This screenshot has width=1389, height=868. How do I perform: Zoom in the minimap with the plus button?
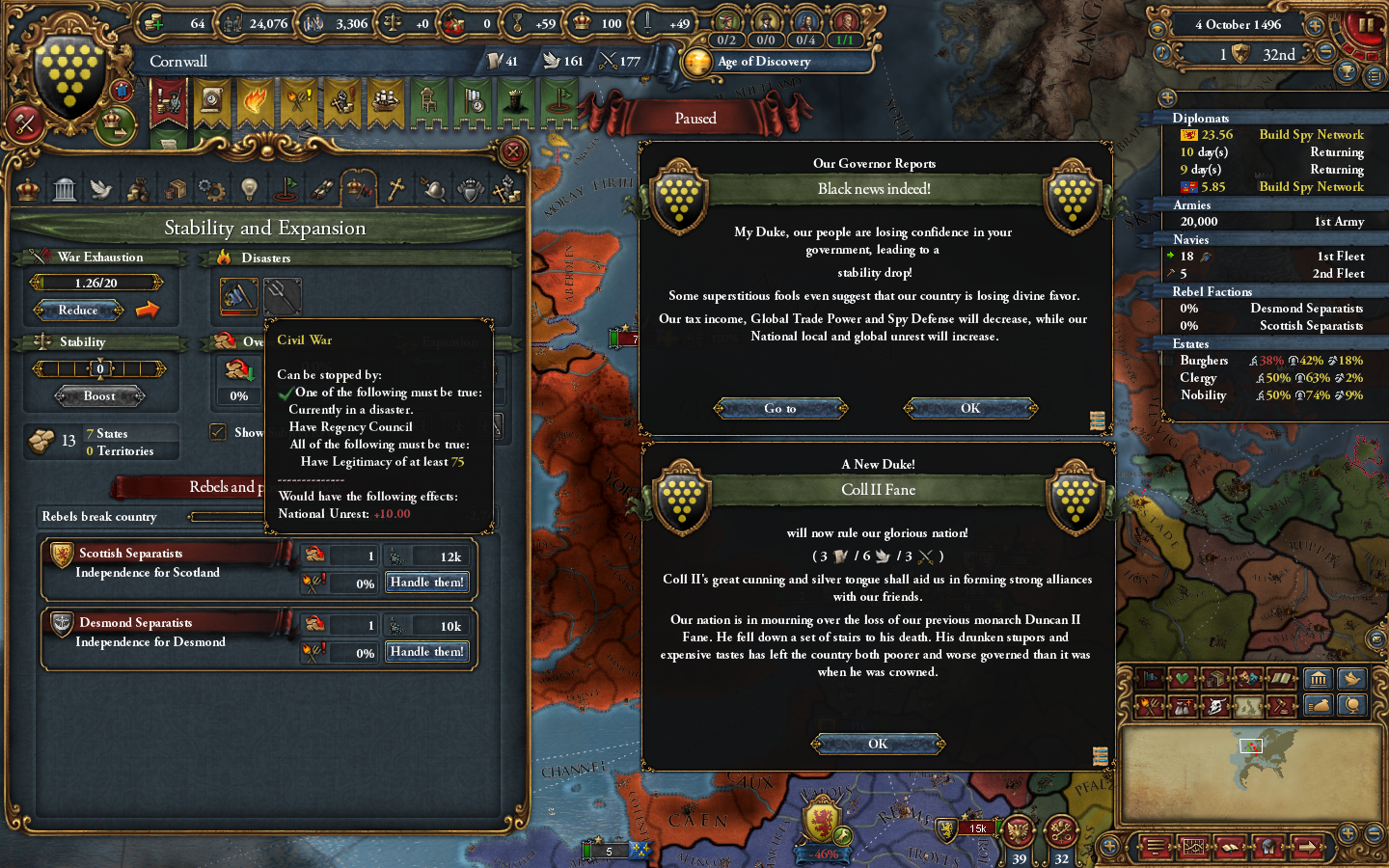click(x=1348, y=831)
